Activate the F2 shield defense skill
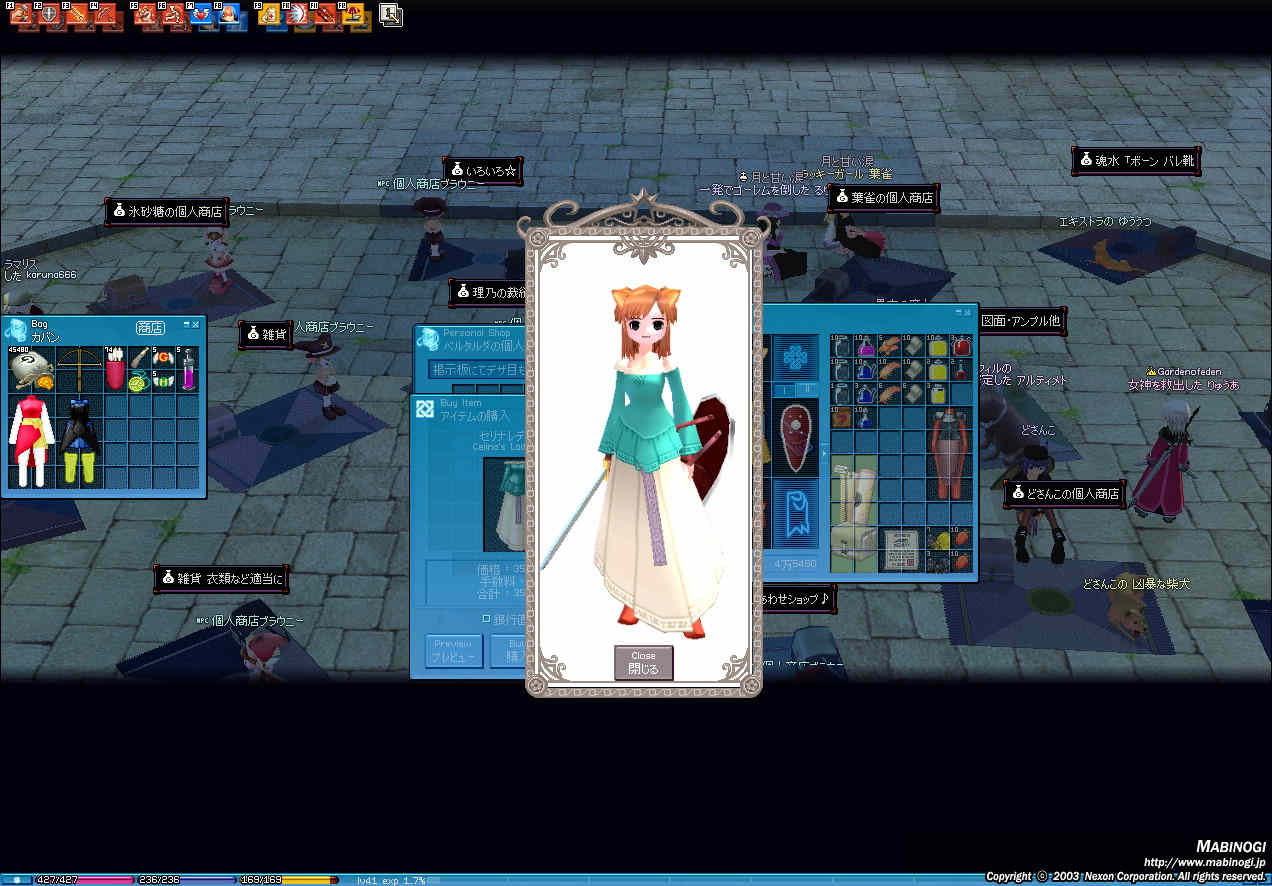 47,15
